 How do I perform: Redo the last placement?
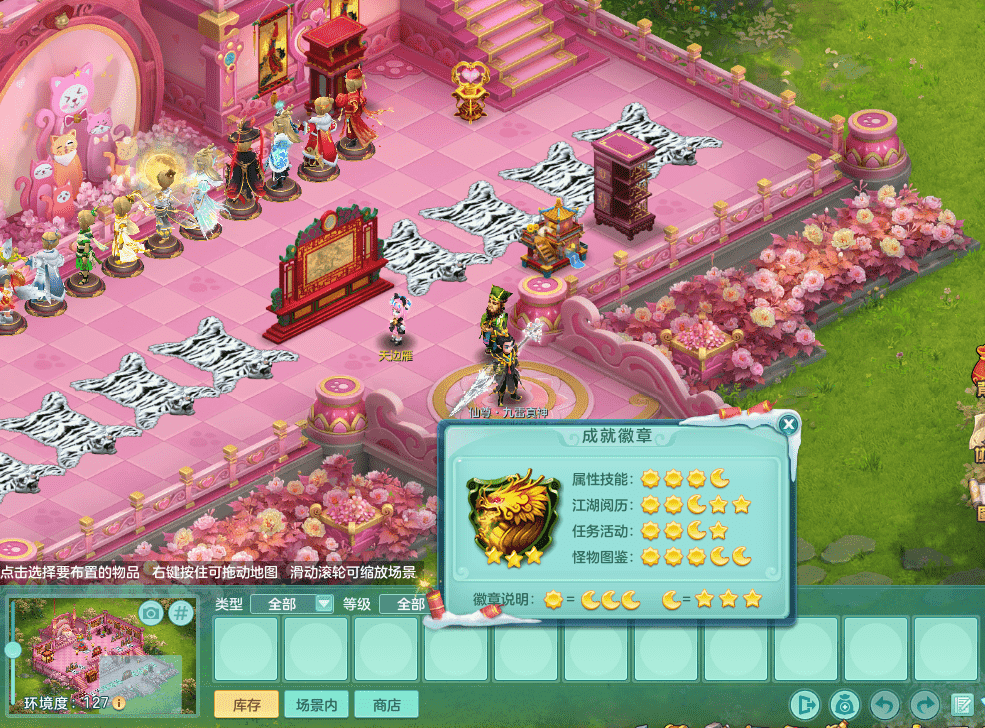(924, 704)
